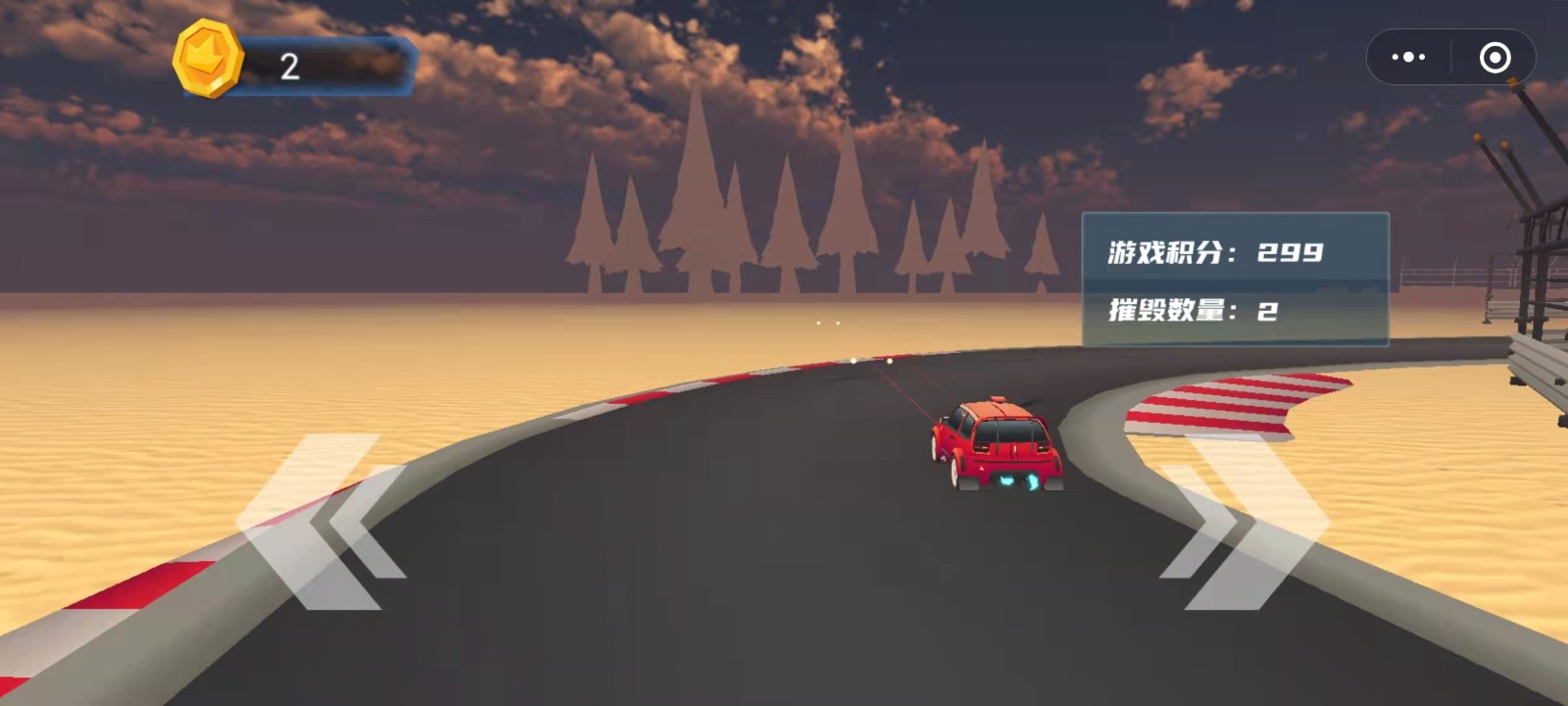Steer right with the double chevron arrow

(x=1245, y=522)
